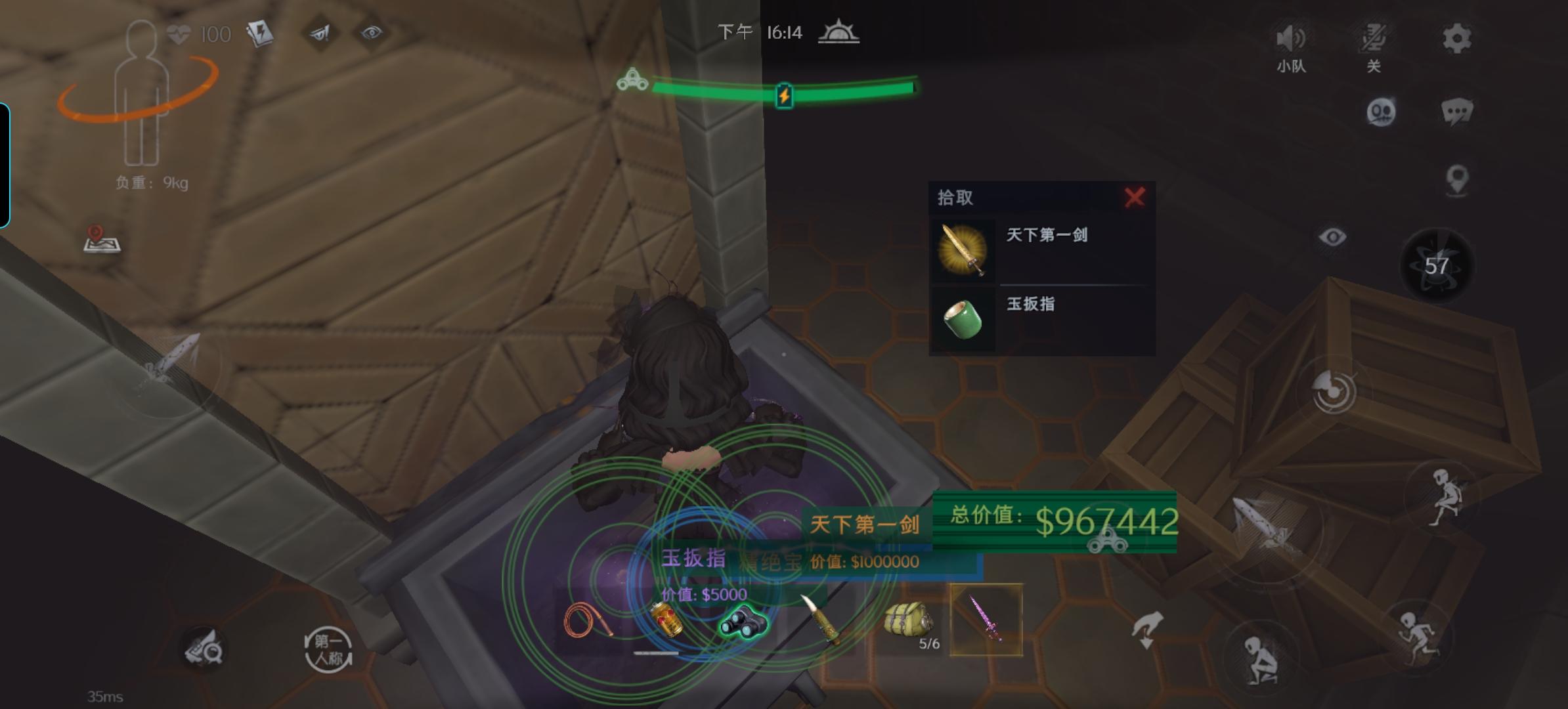Open the settings gear icon
This screenshot has width=1568, height=709.
(x=1458, y=38)
